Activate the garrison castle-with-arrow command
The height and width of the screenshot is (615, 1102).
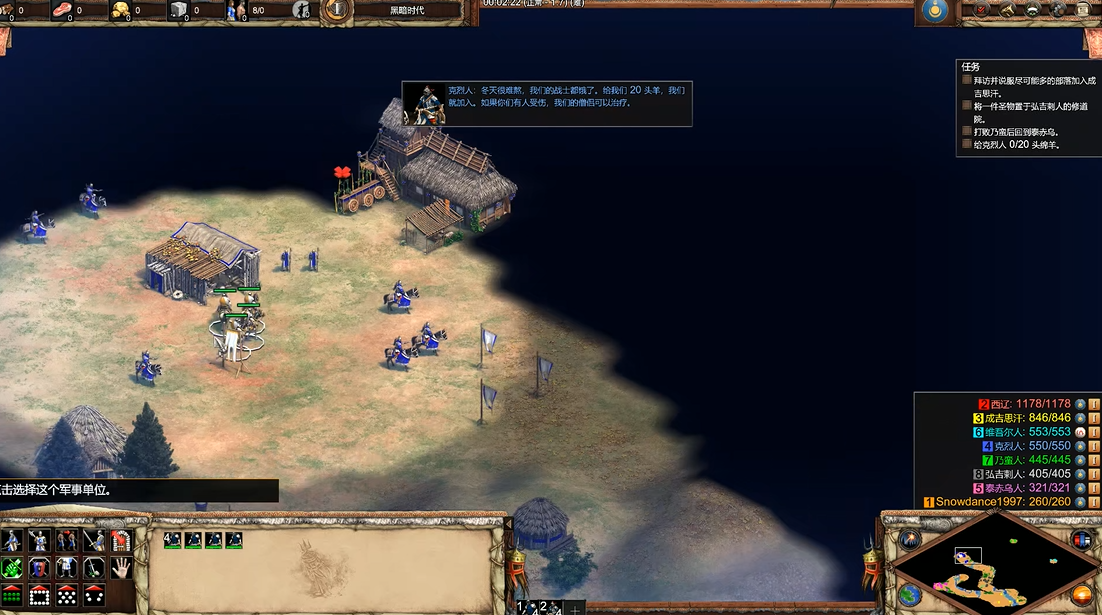121,541
